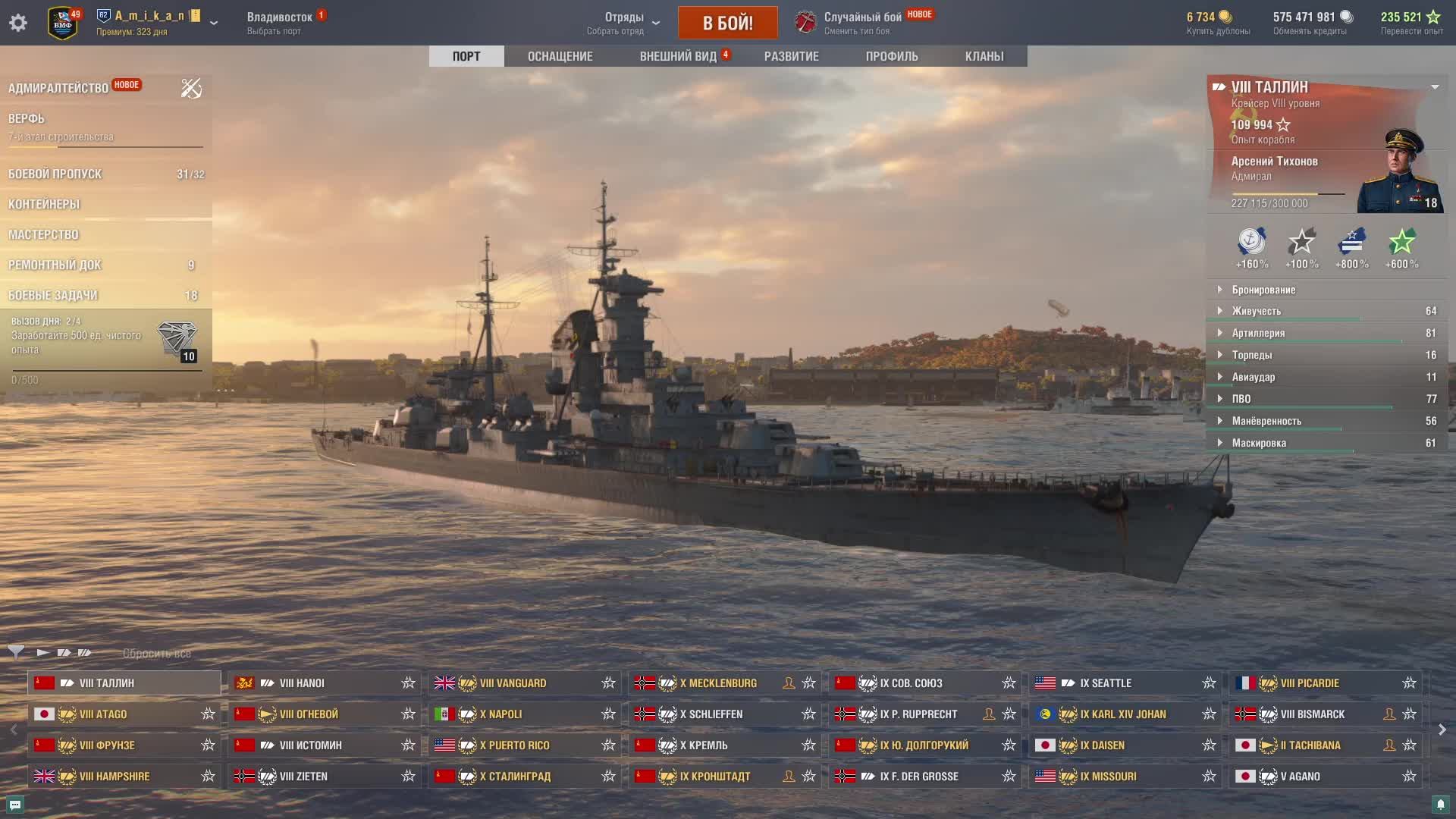This screenshot has height=819, width=1456.
Task: Open the БОЕВОЙ ПРОПУСК battle pass
Action: coord(55,174)
